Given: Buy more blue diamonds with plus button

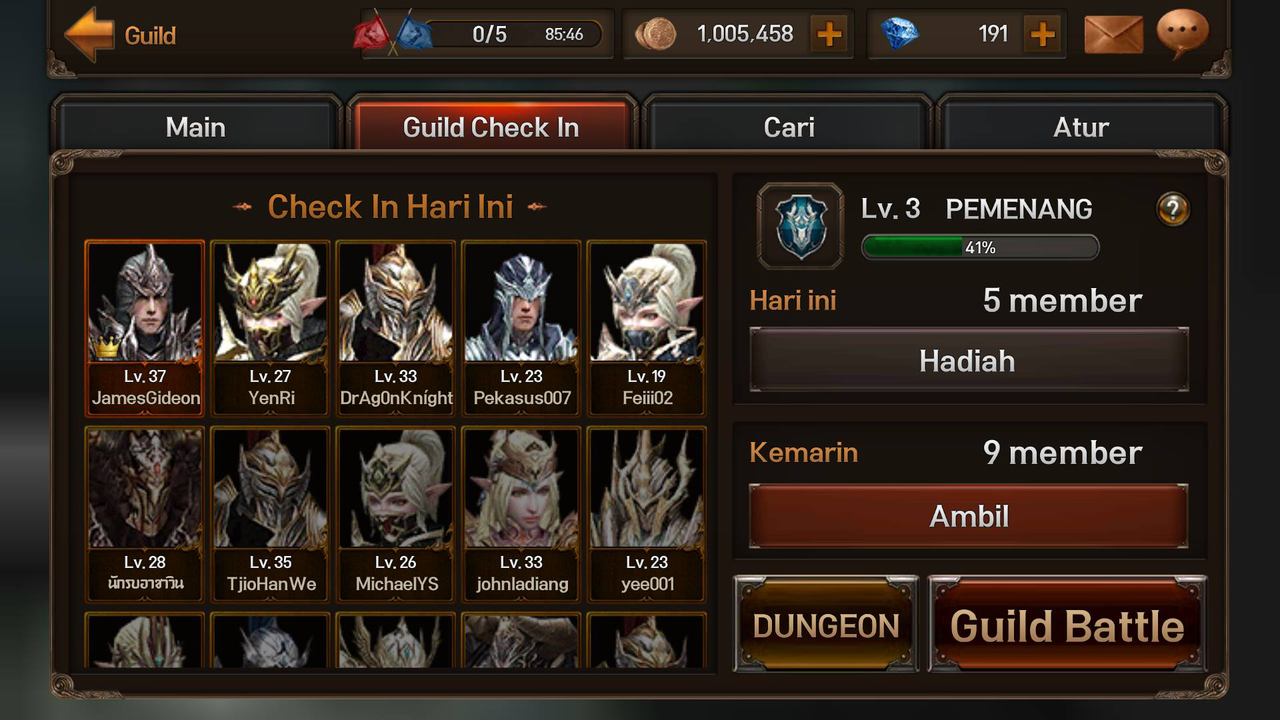Looking at the screenshot, I should tap(1042, 35).
